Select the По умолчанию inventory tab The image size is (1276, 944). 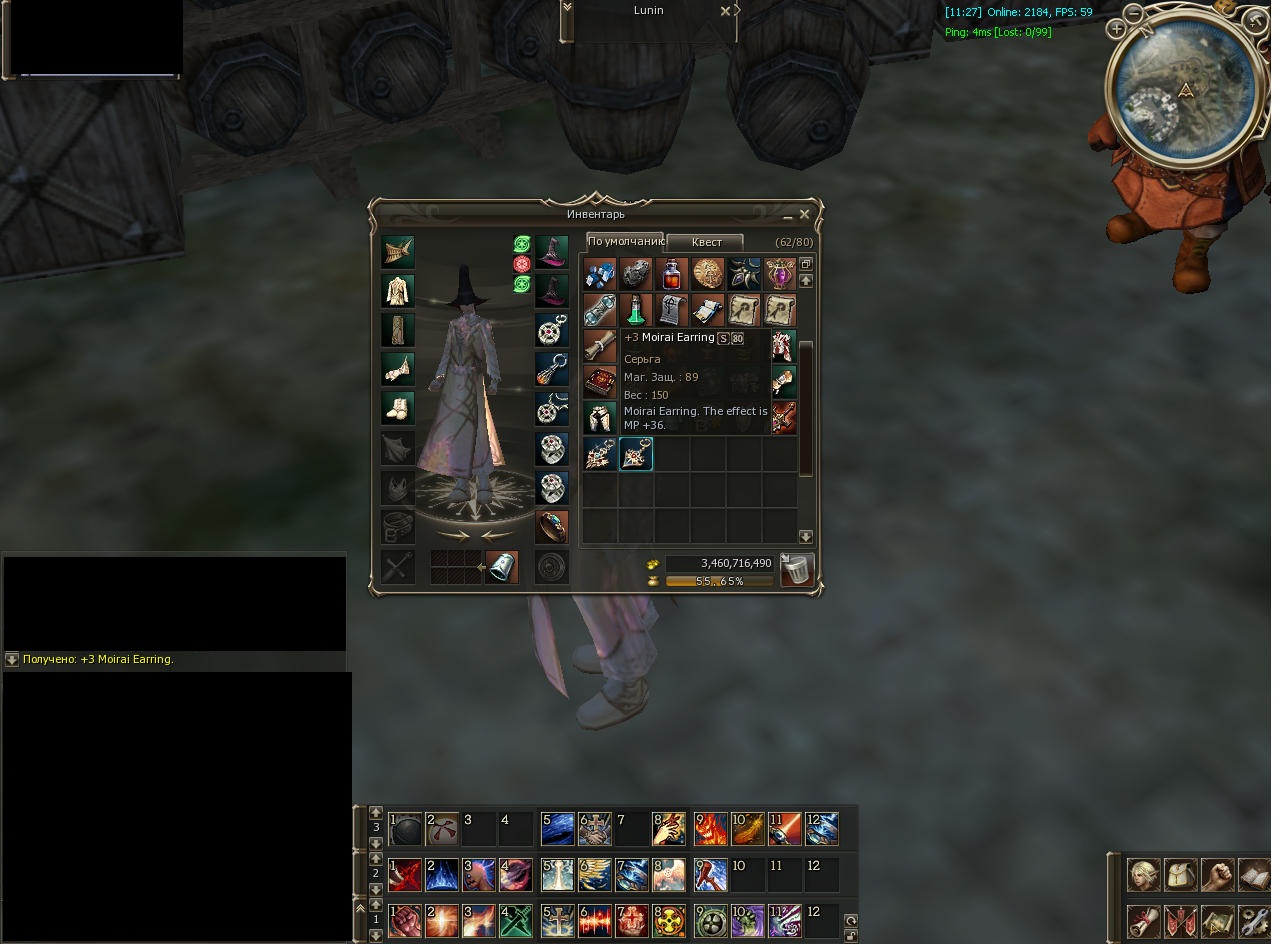(x=625, y=241)
